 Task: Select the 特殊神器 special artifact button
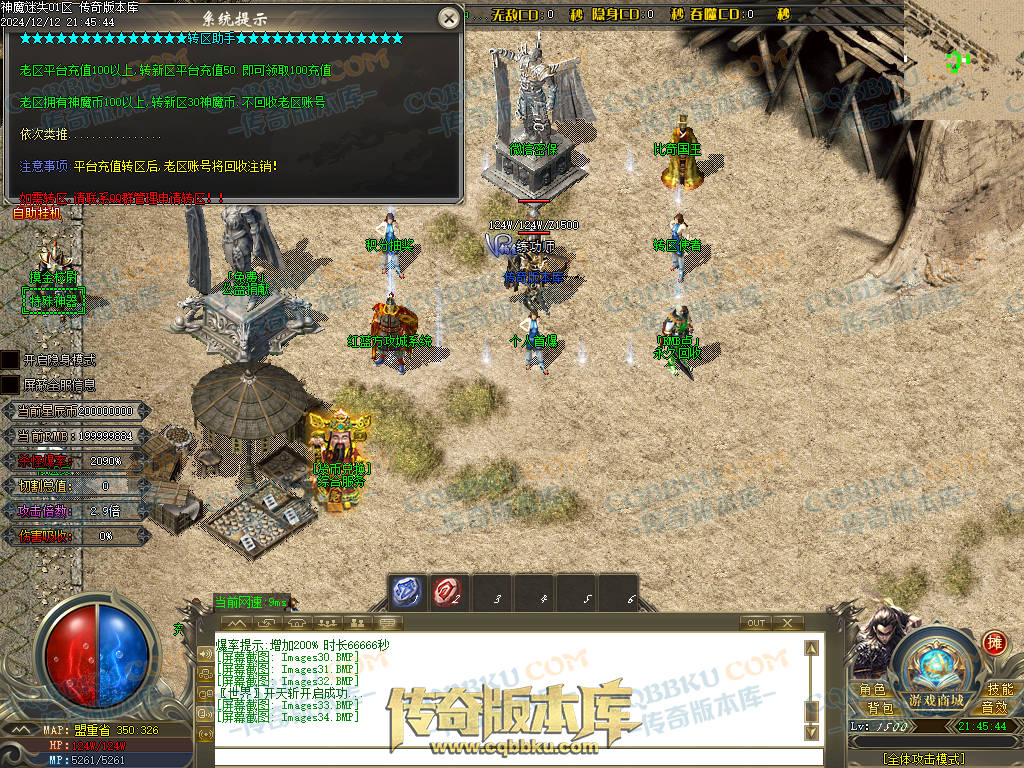pos(52,299)
